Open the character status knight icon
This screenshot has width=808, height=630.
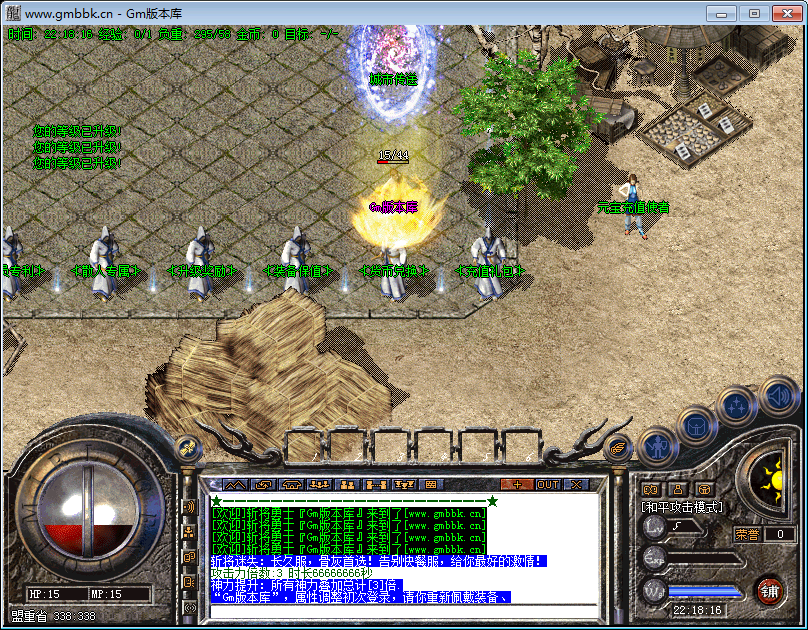click(x=657, y=446)
